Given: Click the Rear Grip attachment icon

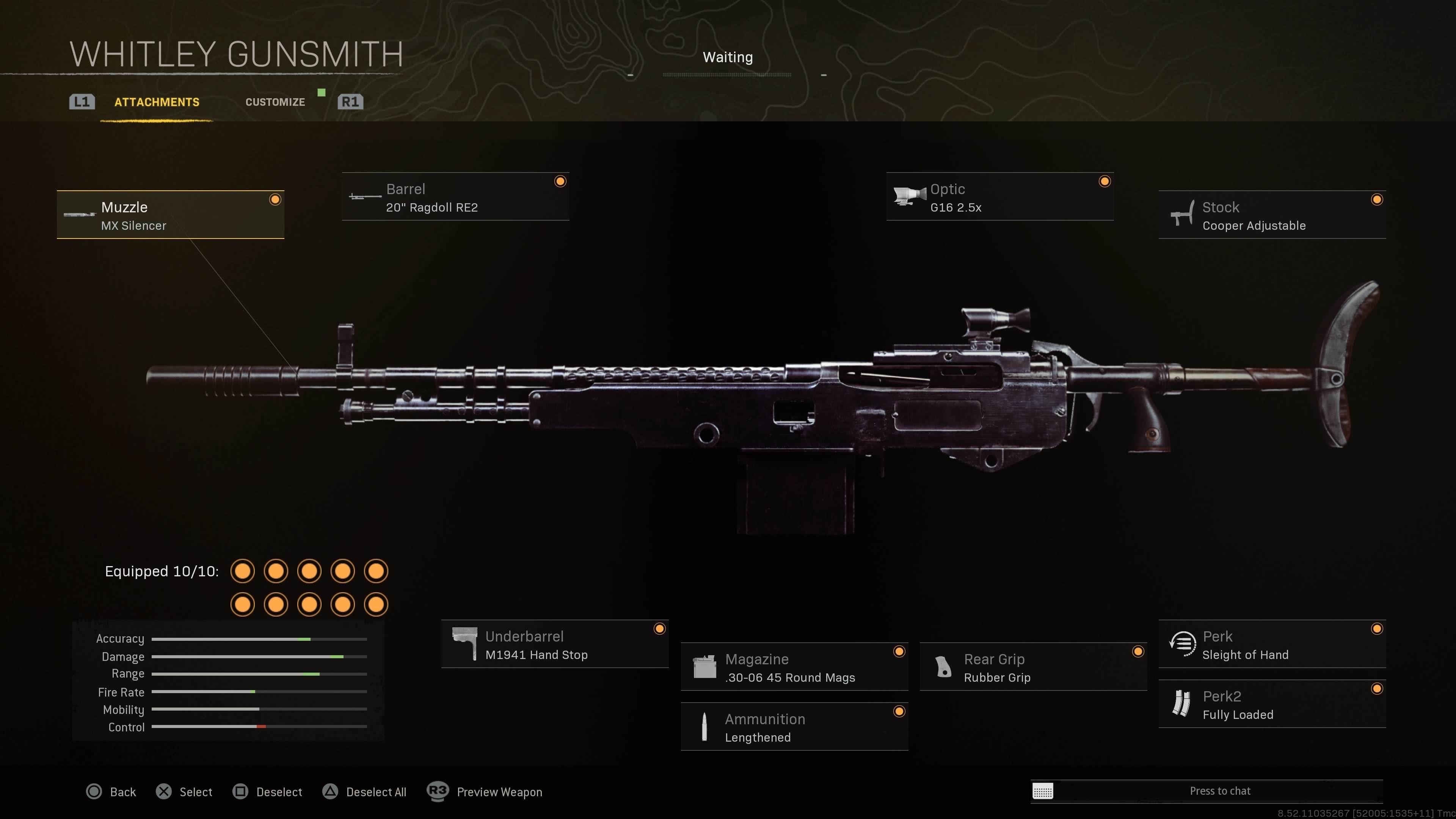Looking at the screenshot, I should 944,667.
